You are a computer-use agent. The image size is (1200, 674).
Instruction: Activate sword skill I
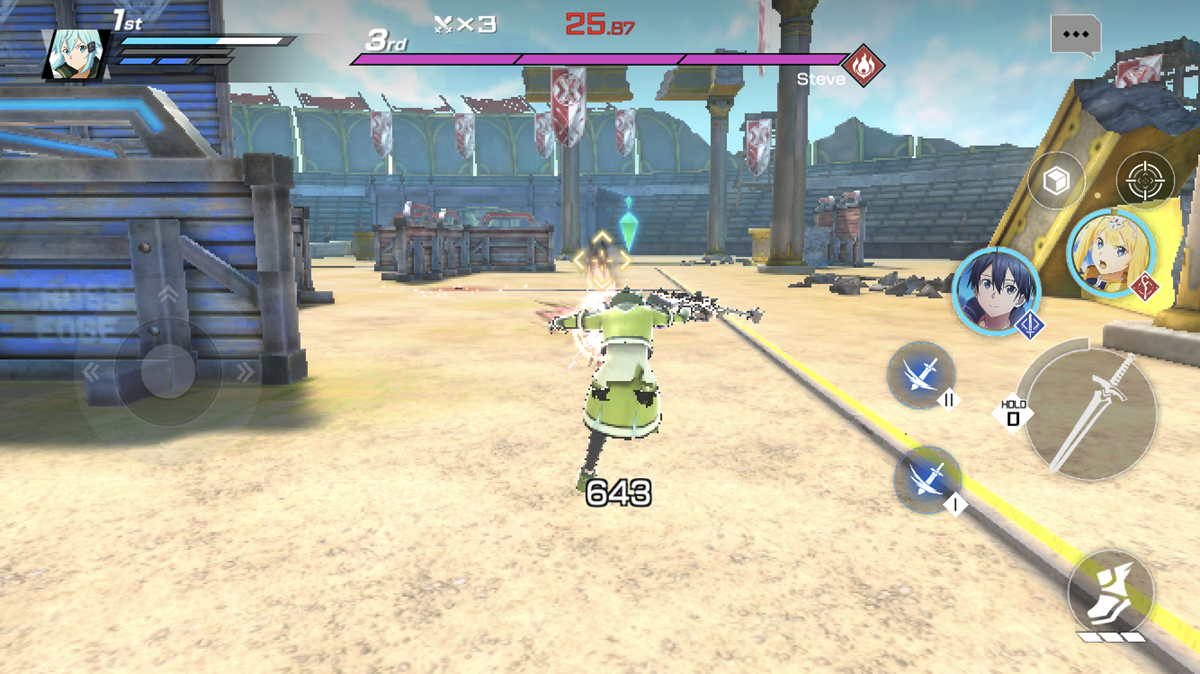click(x=927, y=479)
